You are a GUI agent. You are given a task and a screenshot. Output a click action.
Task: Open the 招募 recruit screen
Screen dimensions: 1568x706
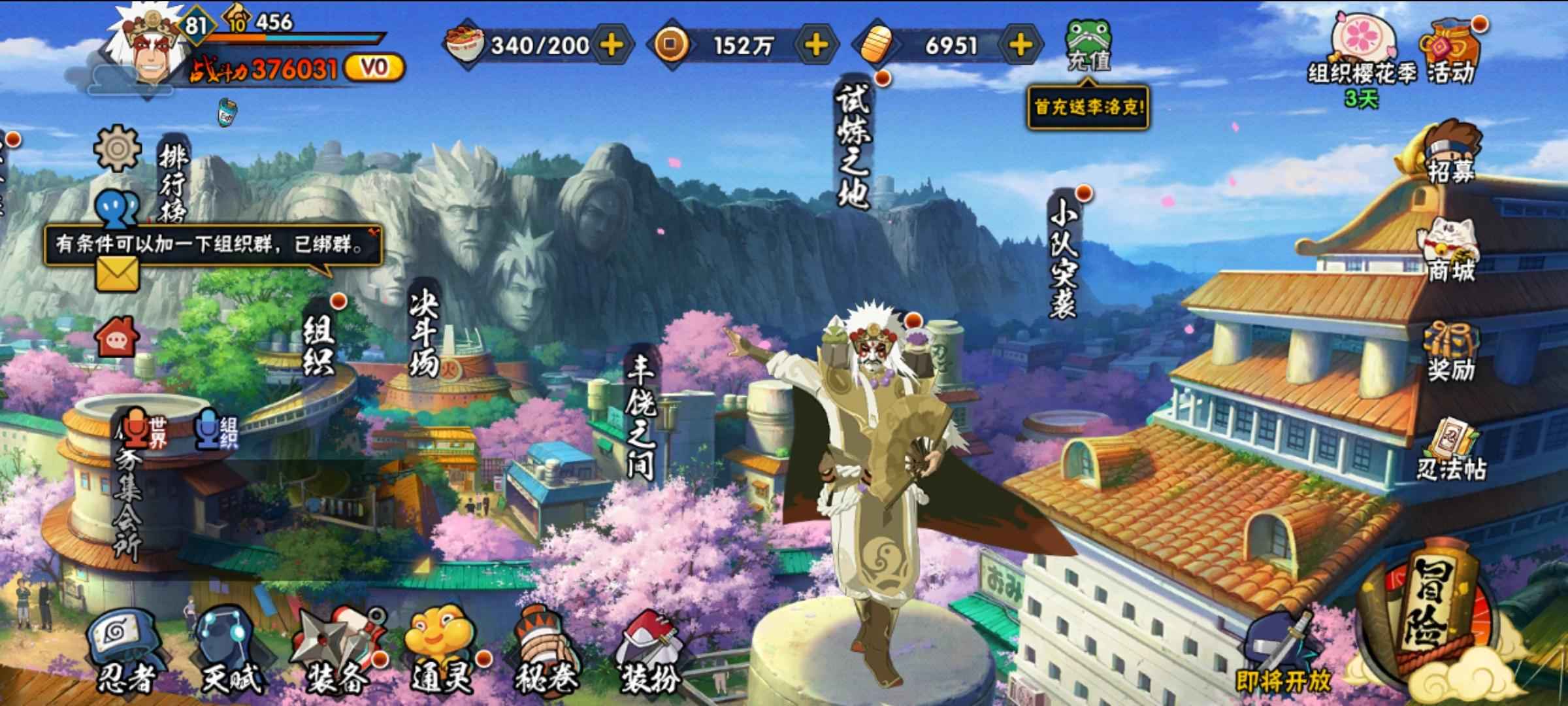[x=1450, y=152]
